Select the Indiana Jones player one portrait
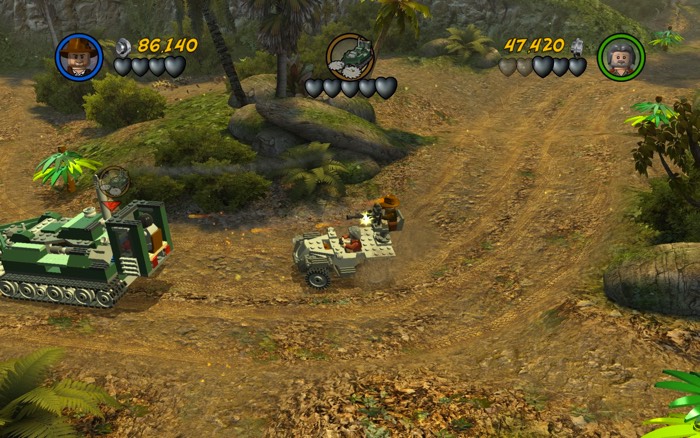700x438 pixels. (79, 56)
